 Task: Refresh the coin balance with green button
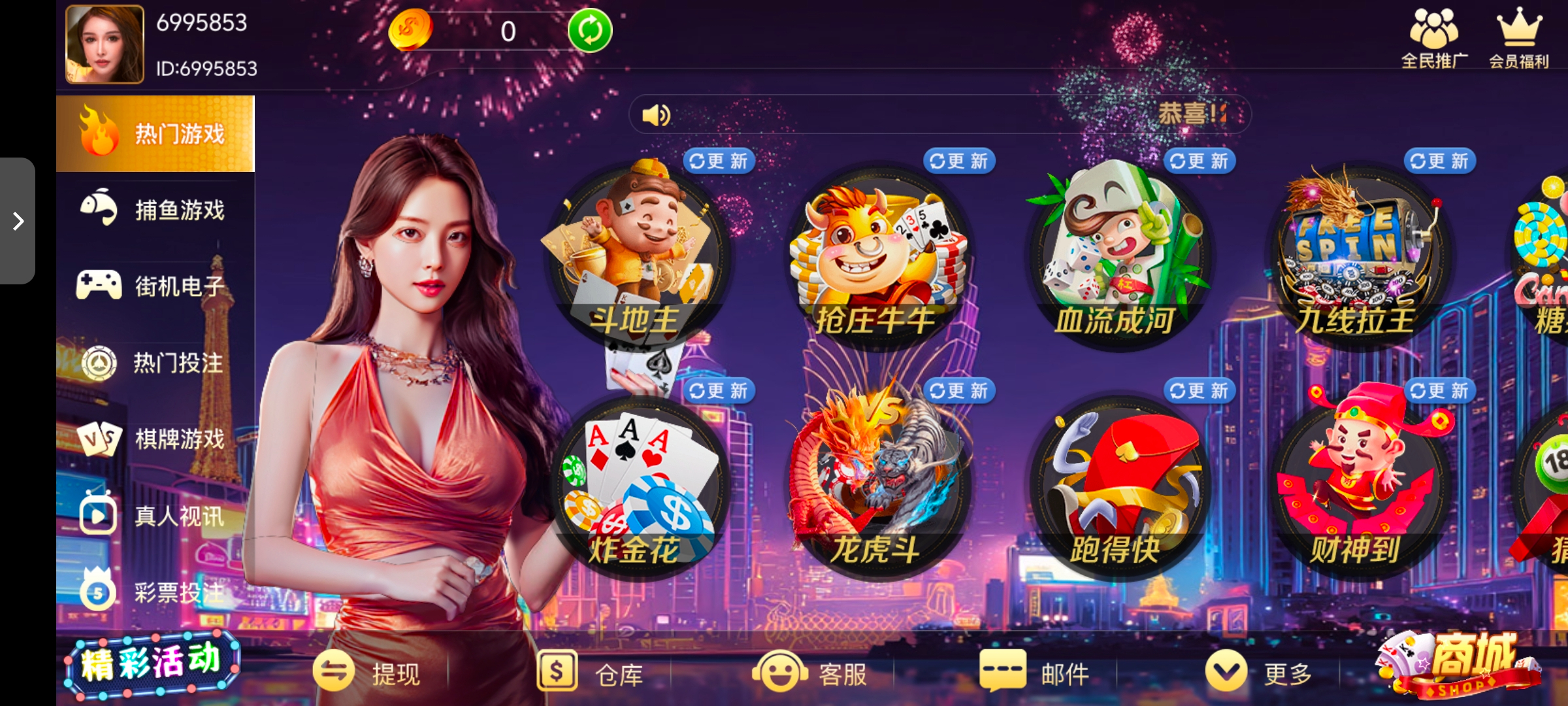(589, 31)
